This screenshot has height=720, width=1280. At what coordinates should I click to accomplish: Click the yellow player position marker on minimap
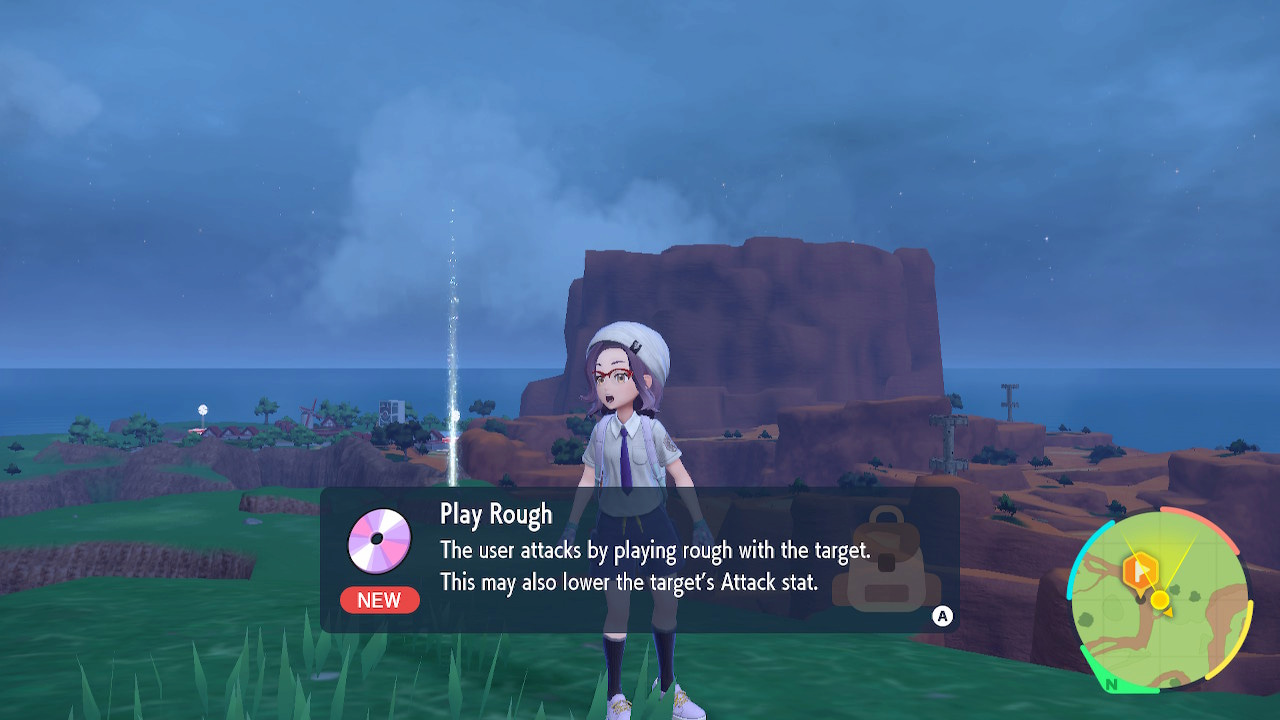(1160, 599)
